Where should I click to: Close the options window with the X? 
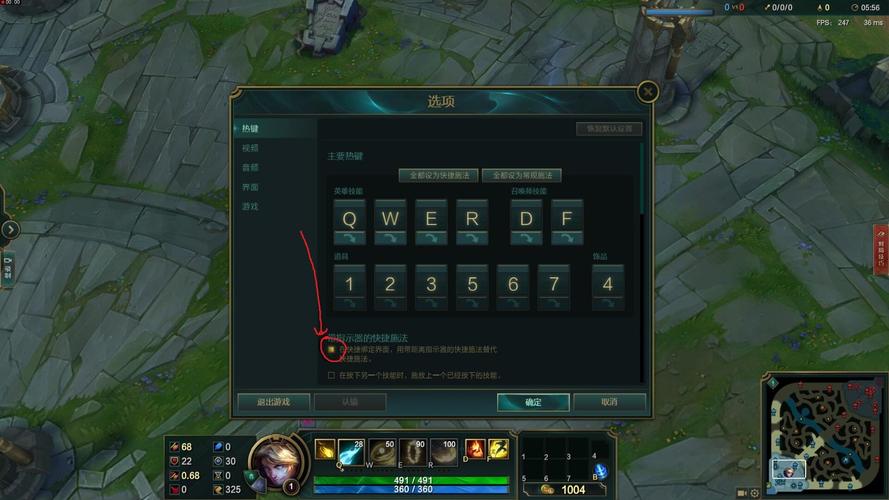[x=648, y=92]
